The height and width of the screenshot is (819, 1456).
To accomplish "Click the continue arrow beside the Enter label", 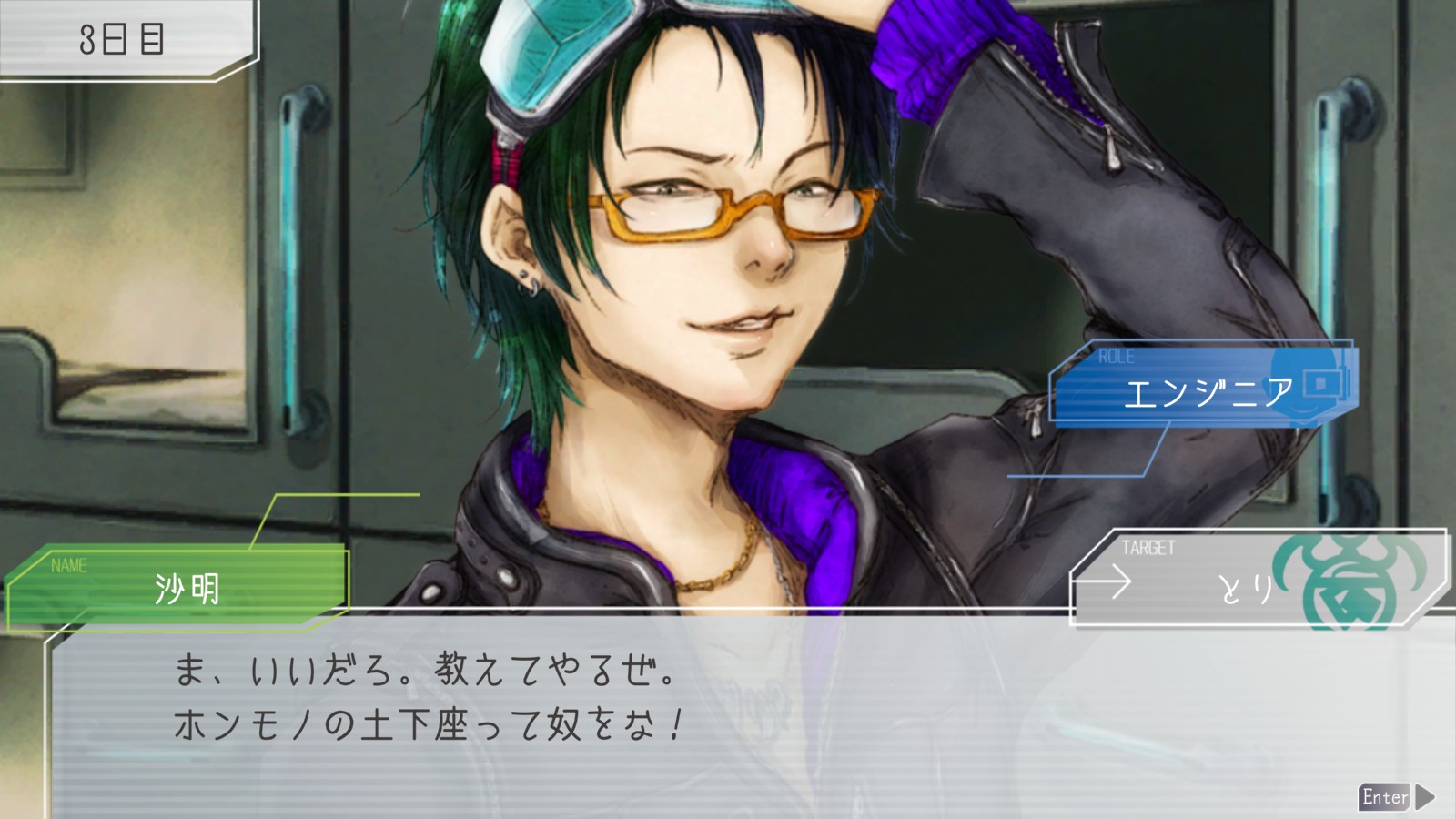I will (x=1425, y=797).
